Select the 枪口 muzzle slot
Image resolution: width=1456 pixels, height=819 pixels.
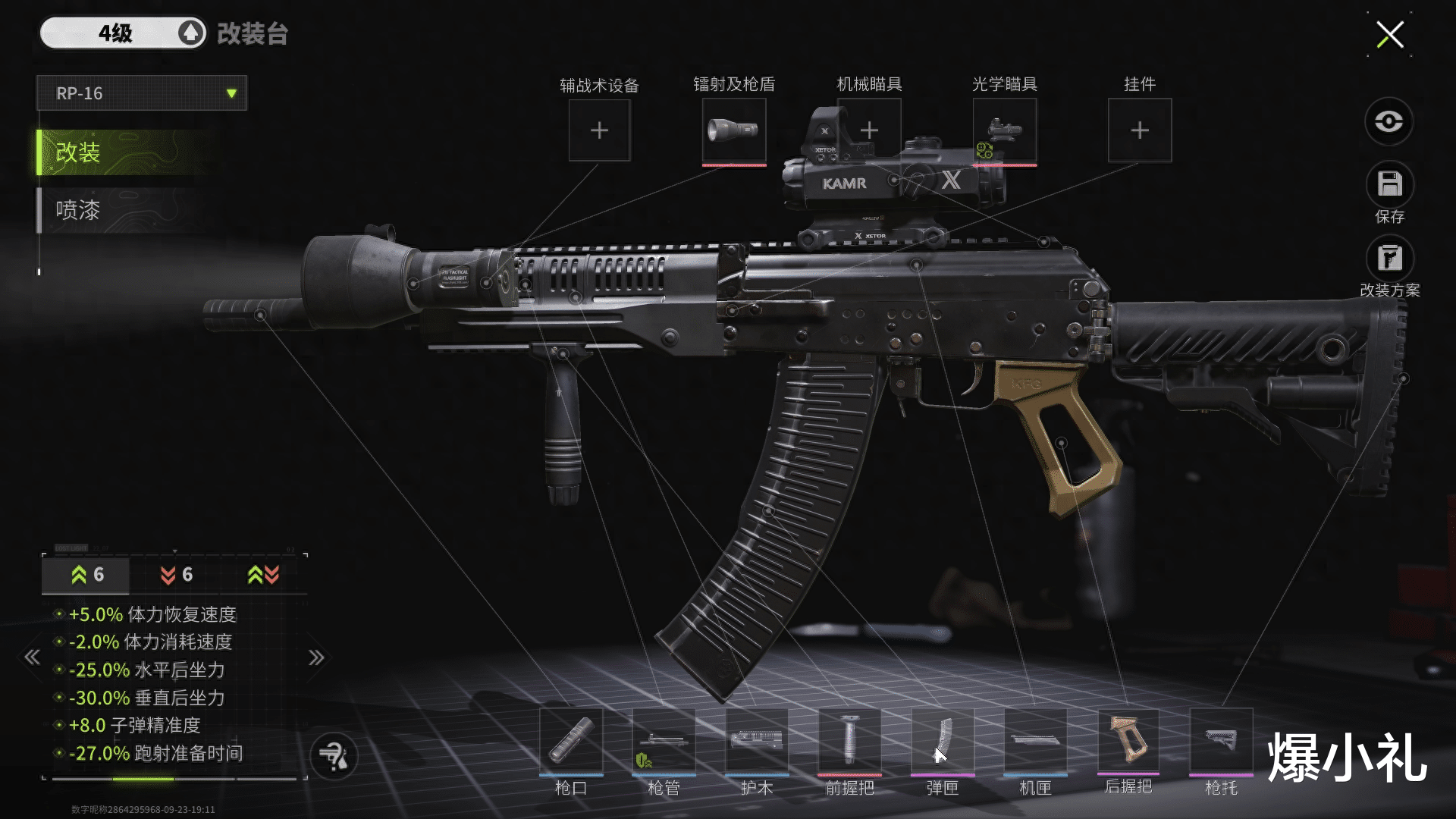point(571,741)
